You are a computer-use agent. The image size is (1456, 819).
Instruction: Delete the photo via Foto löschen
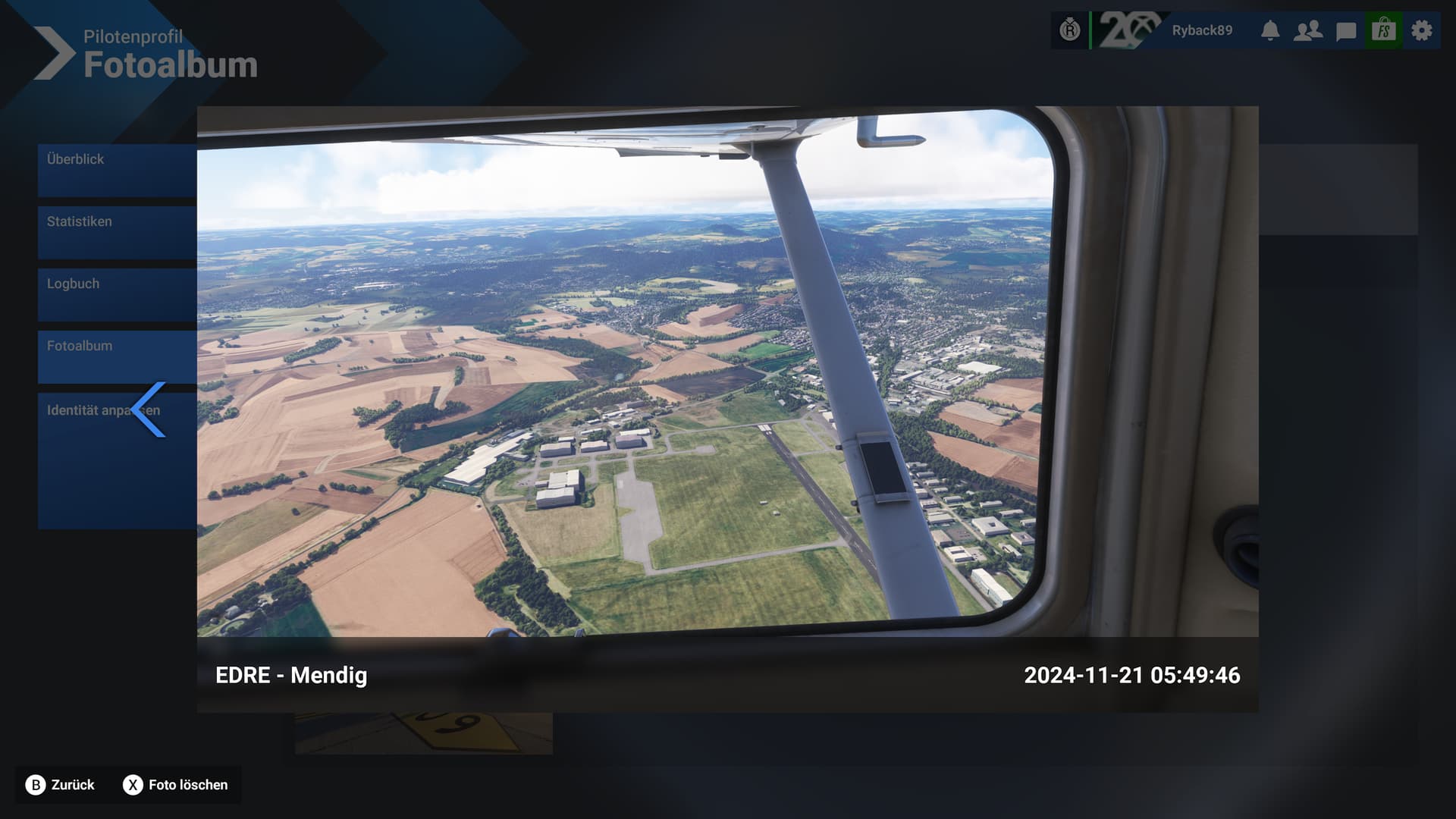point(176,785)
